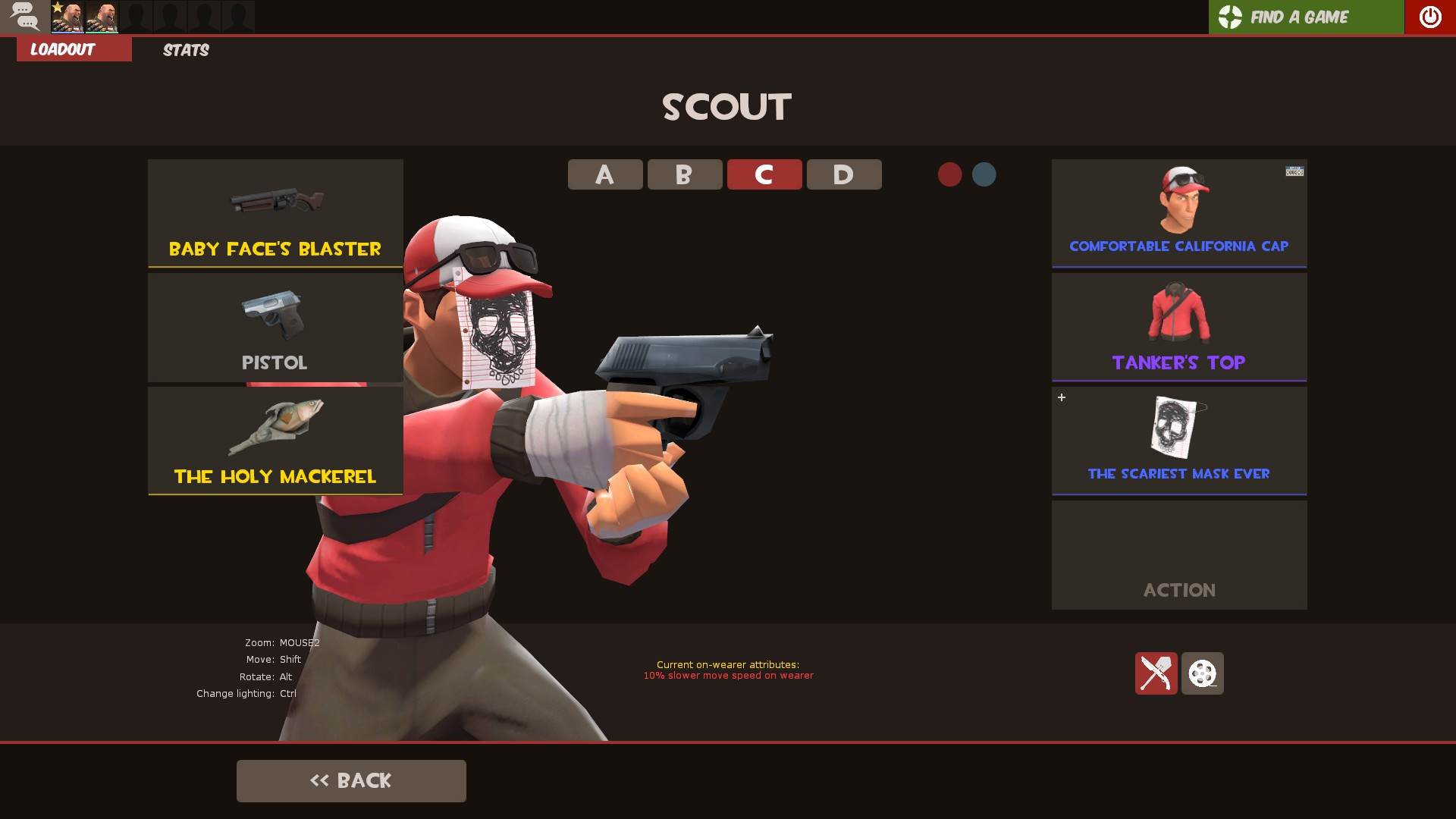The height and width of the screenshot is (819, 1456).
Task: Select loadout preset D
Action: pos(843,174)
